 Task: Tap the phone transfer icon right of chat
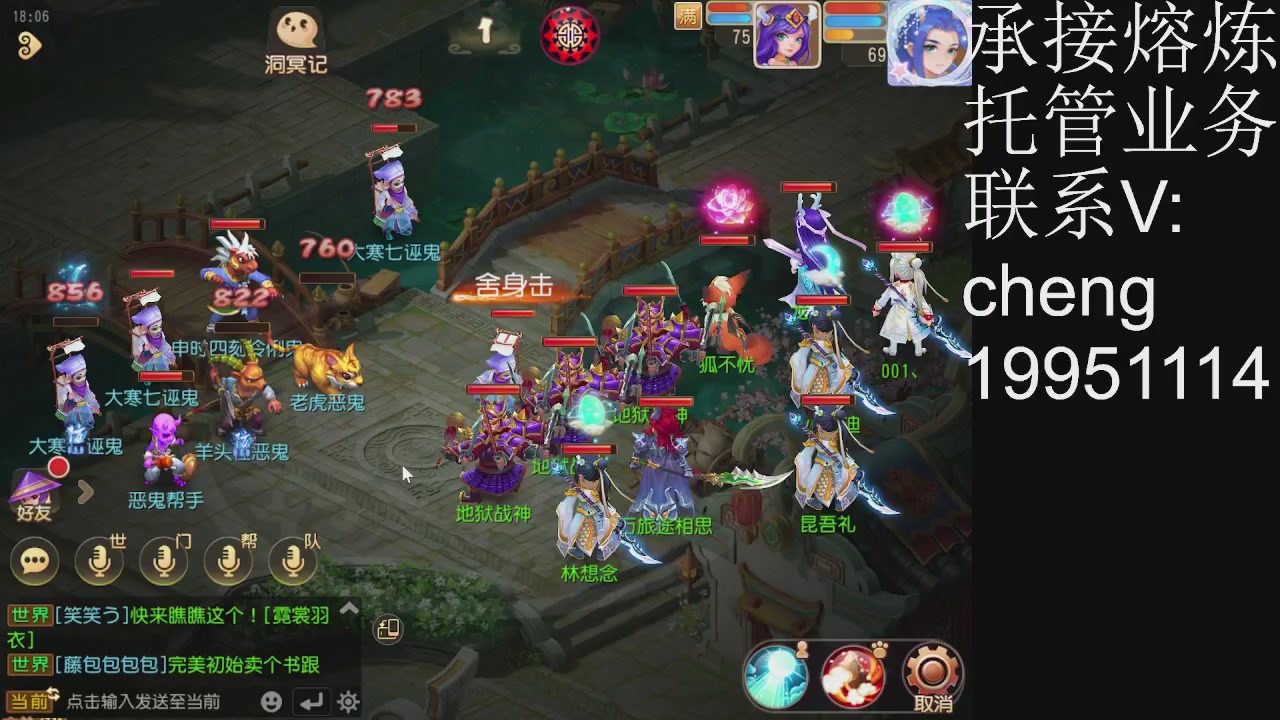[386, 629]
